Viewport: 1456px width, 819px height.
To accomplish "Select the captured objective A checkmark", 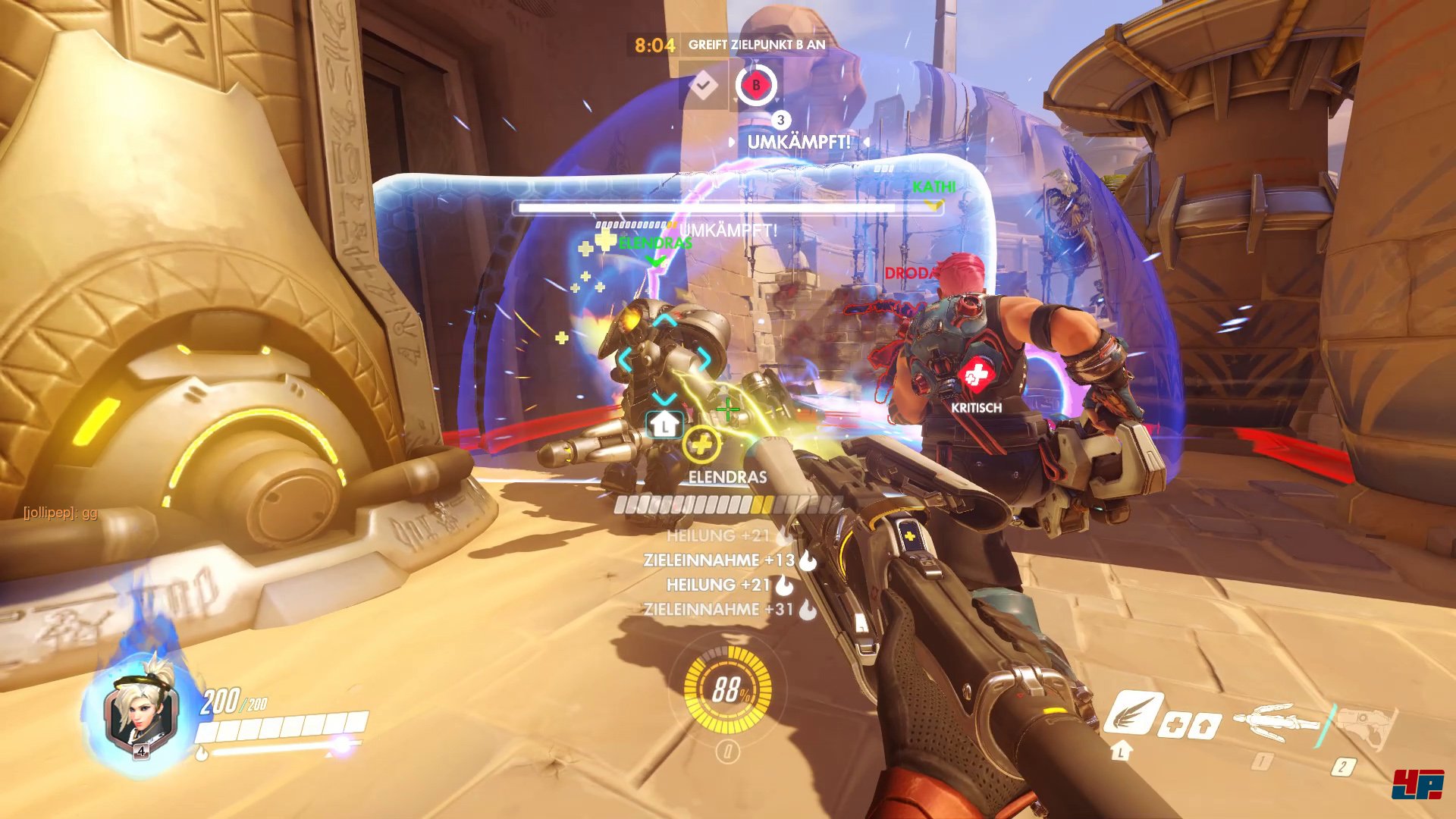I will 703,85.
